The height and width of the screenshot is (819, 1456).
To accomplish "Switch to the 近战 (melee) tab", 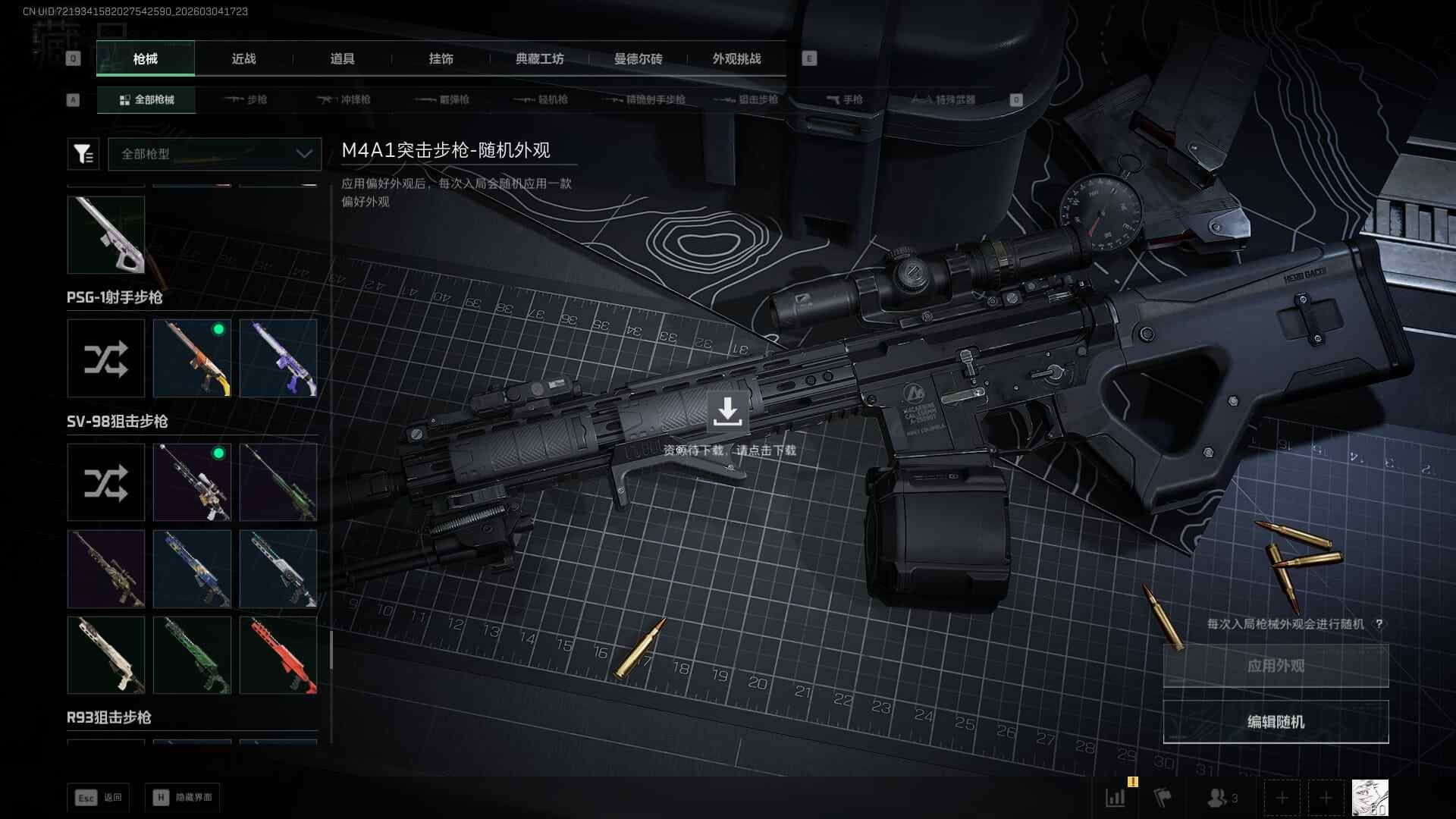I will pyautogui.click(x=243, y=59).
